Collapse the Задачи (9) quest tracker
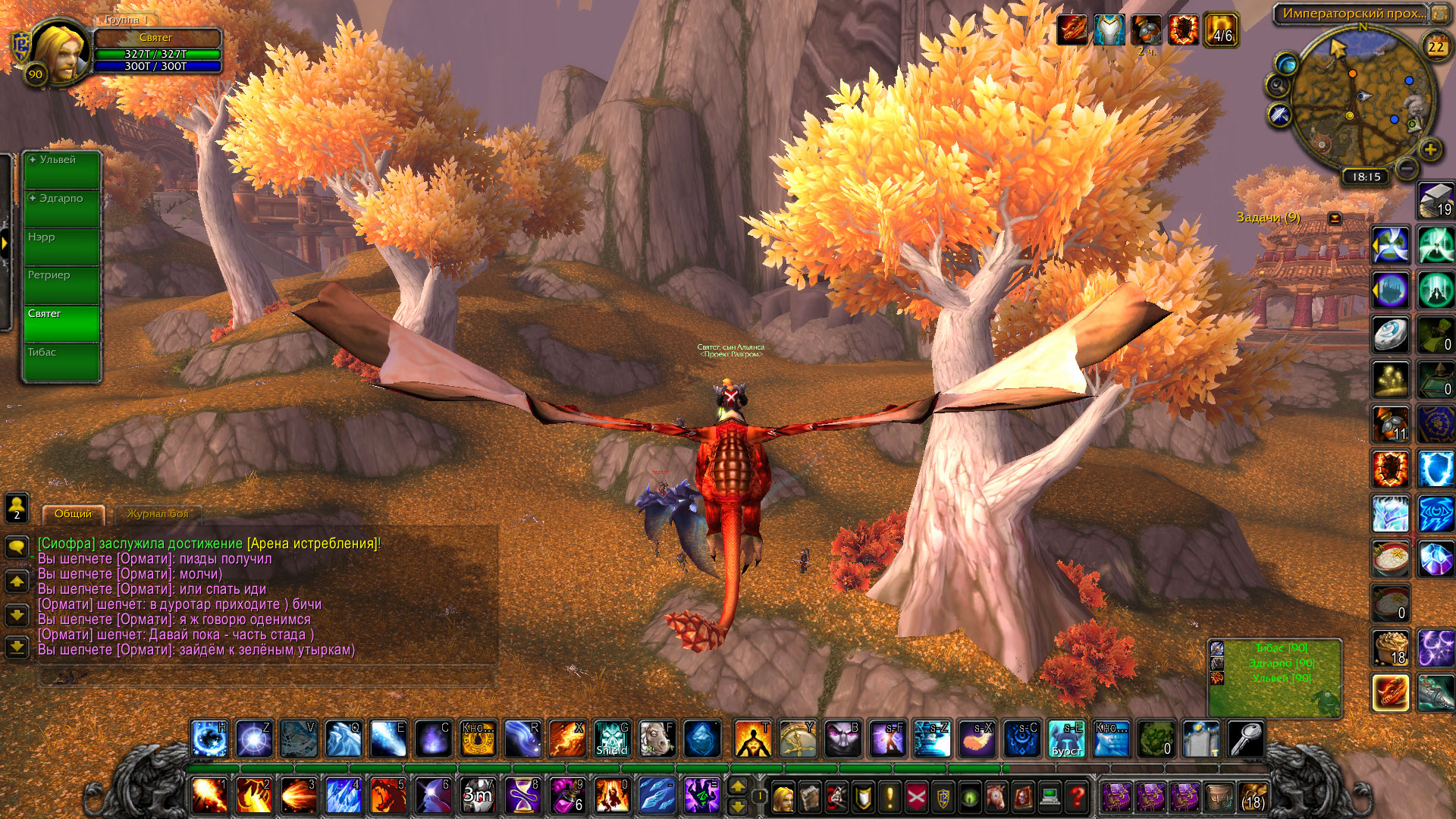The width and height of the screenshot is (1456, 819). coord(1335,218)
